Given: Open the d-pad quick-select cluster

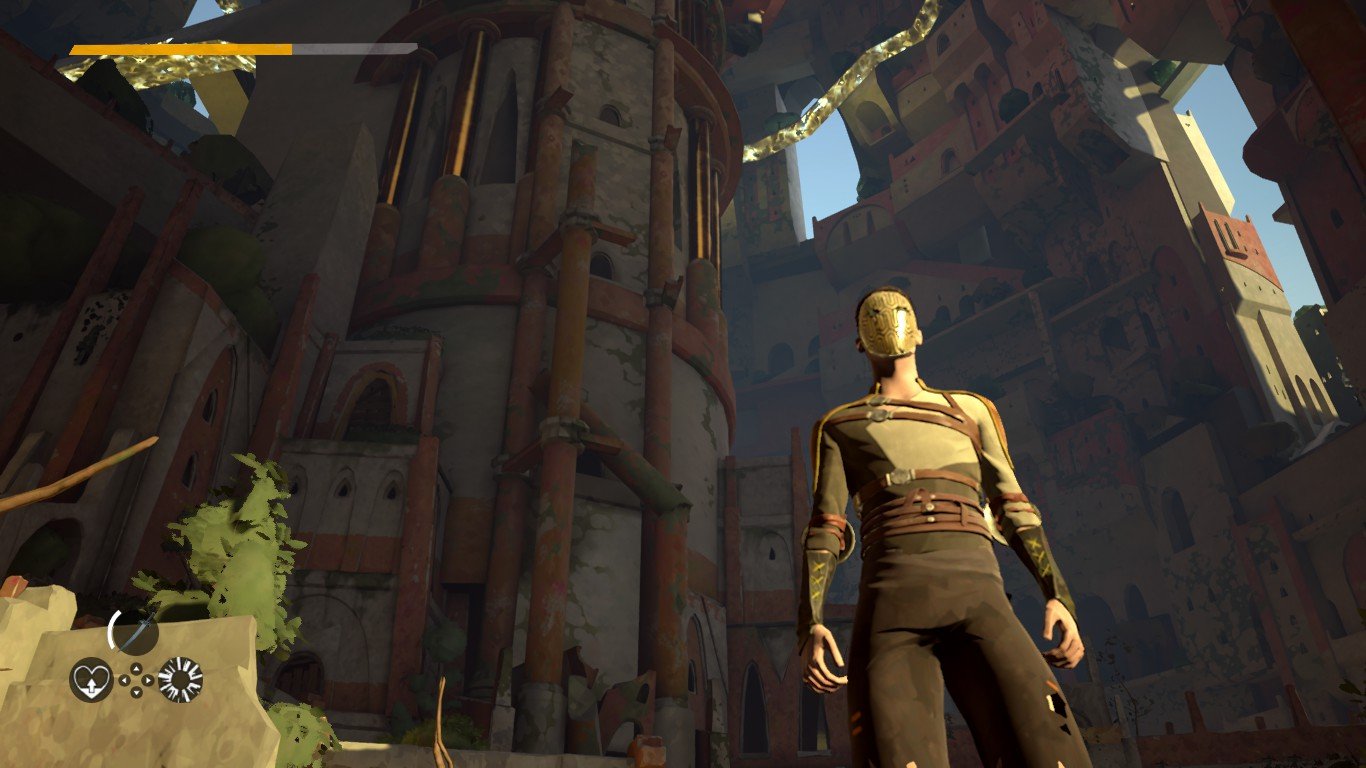Looking at the screenshot, I should 136,680.
